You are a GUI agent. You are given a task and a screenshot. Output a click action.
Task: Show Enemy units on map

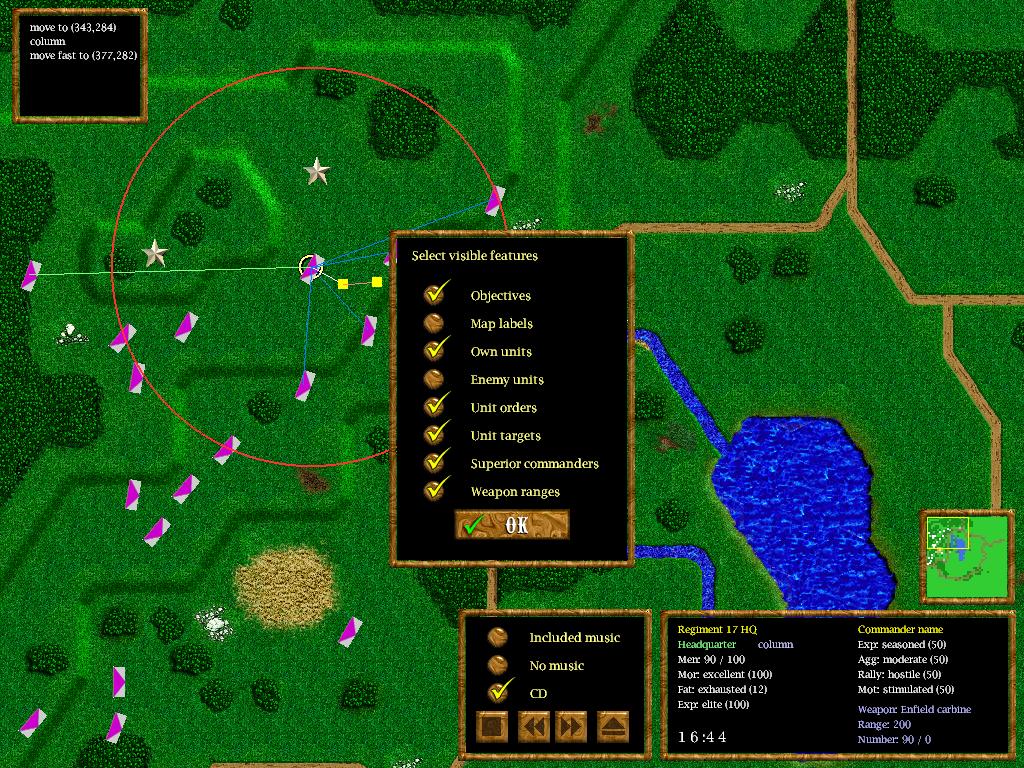point(435,379)
